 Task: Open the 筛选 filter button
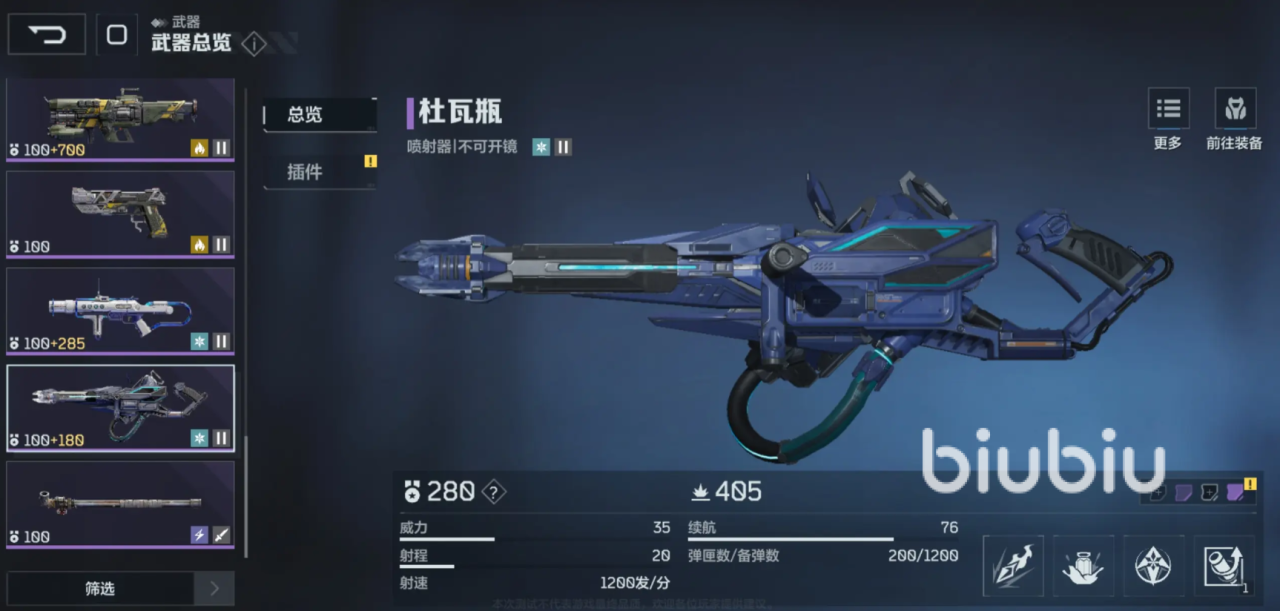coord(99,589)
